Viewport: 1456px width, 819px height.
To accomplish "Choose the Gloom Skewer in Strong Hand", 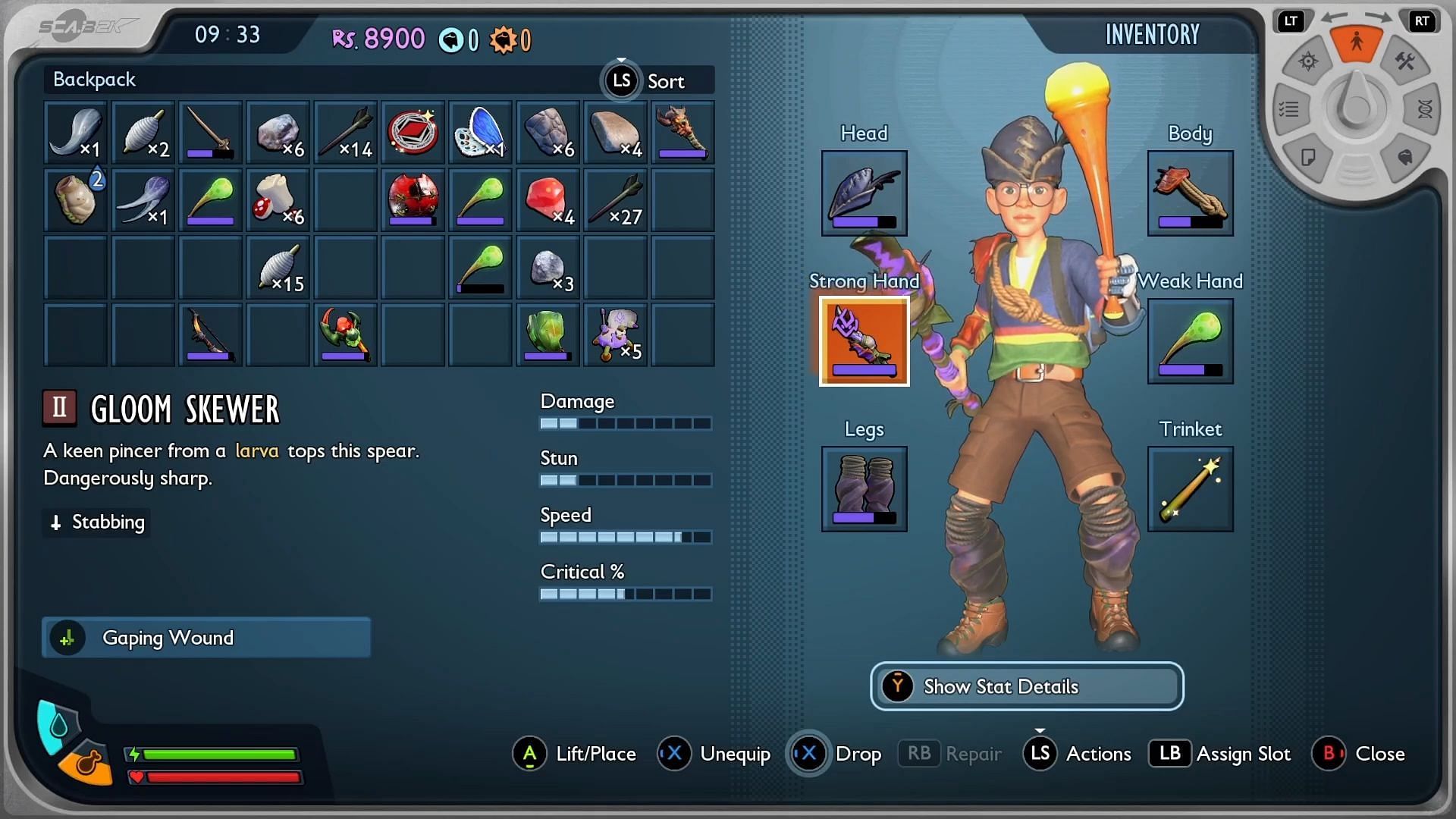I will click(x=864, y=340).
